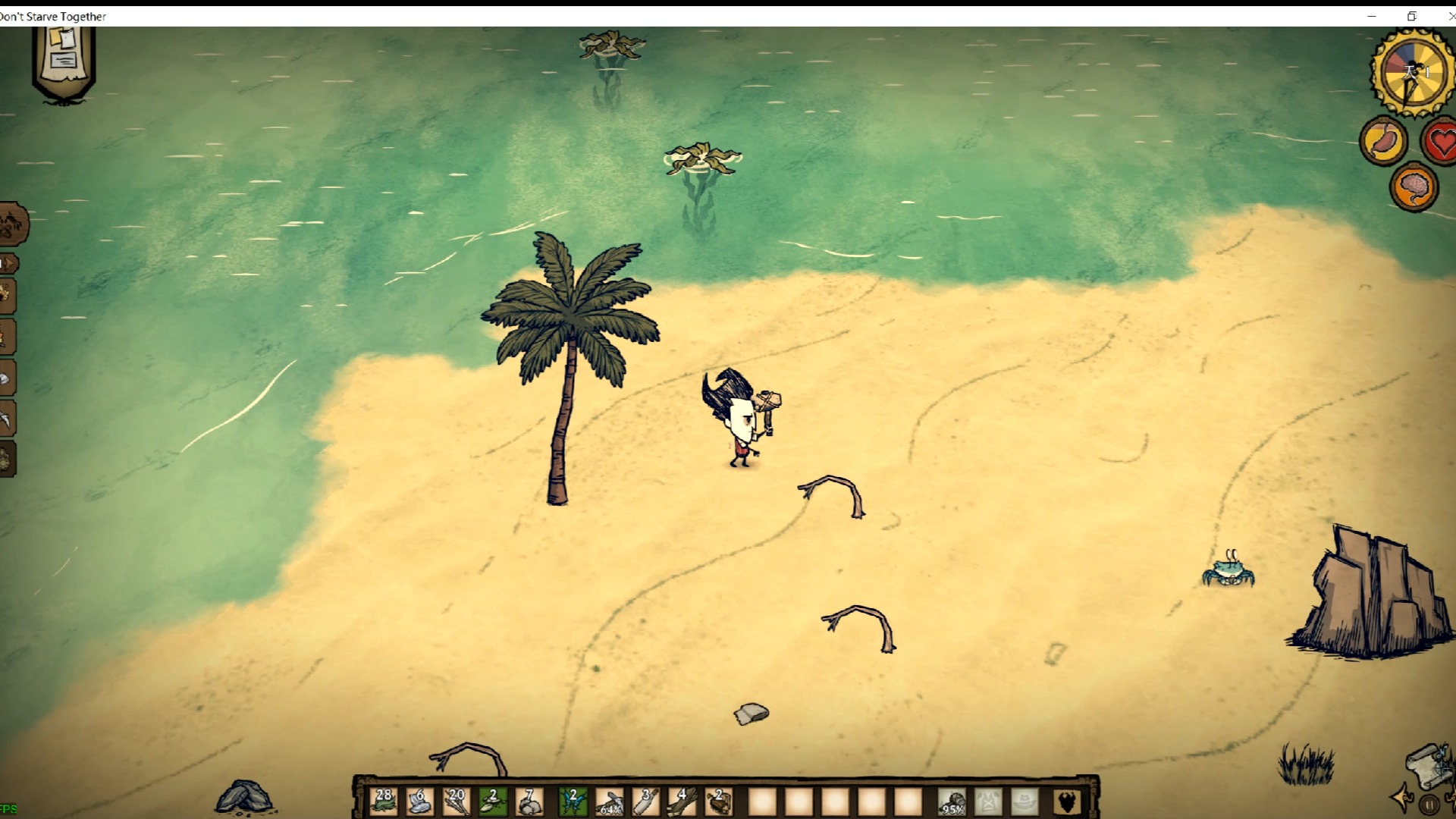Select the cut grass stack of 28
The image size is (1456, 819).
coord(384,801)
